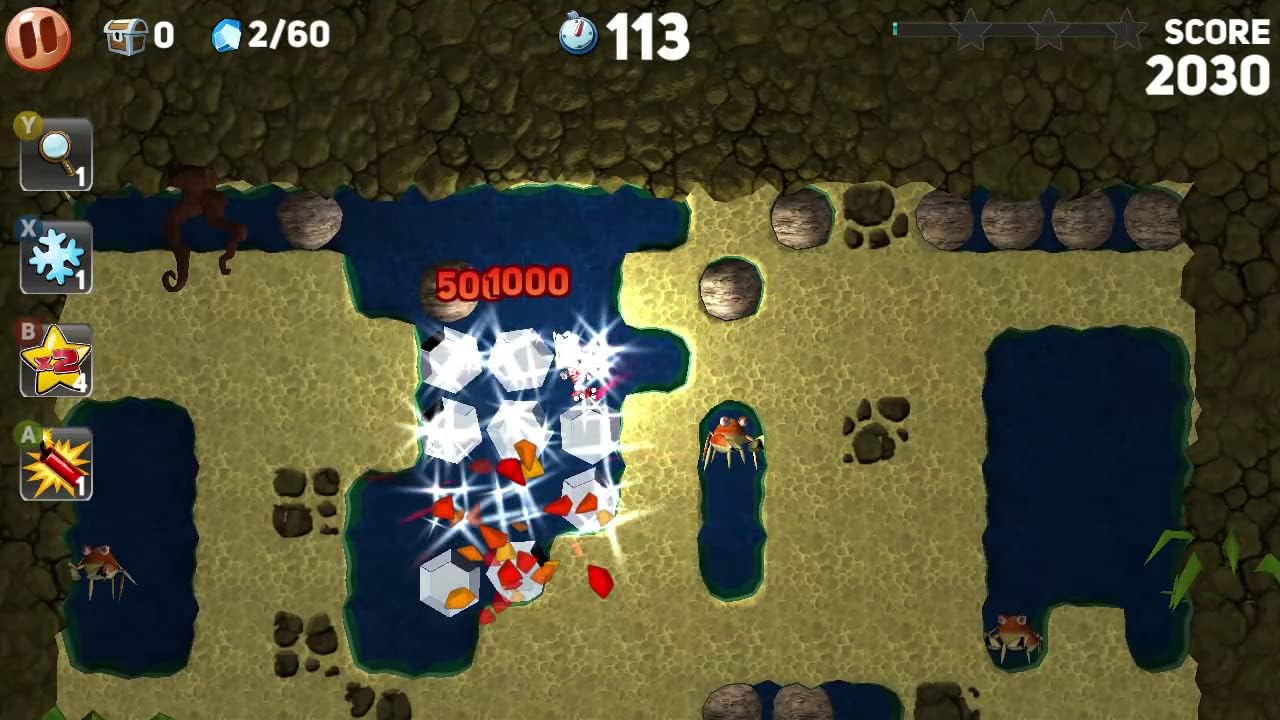Click the middle star on the progress bar
This screenshot has width=1280, height=720.
click(x=1046, y=31)
